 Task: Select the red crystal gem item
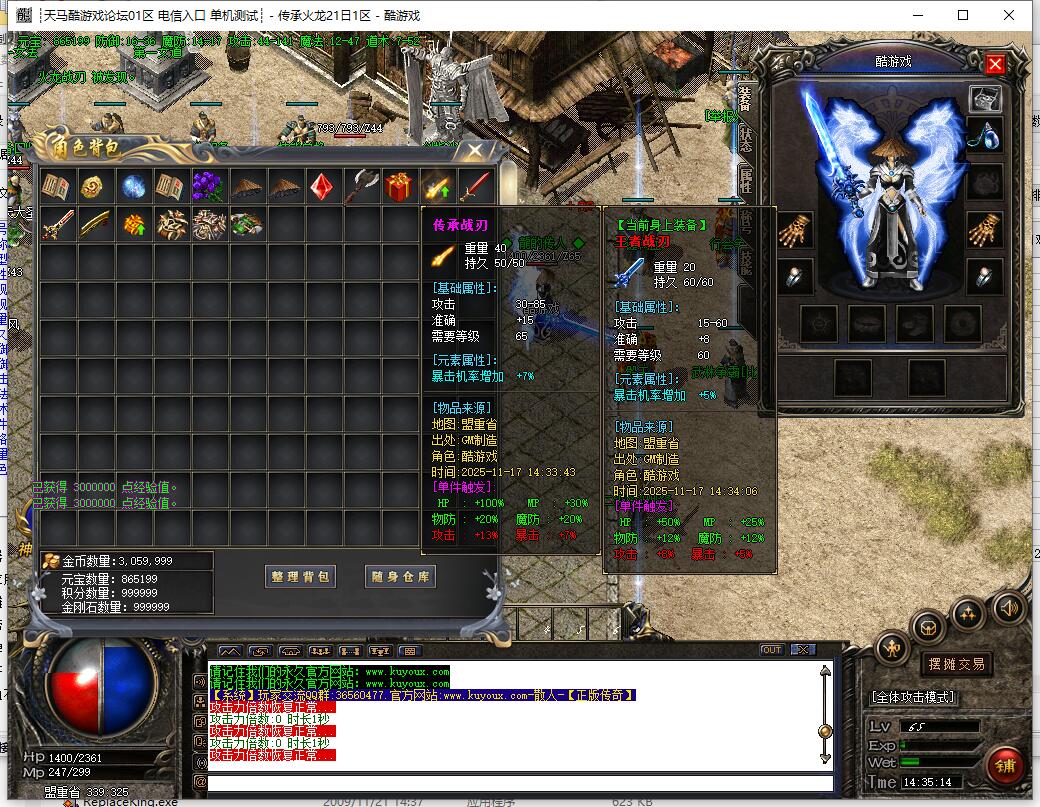click(321, 186)
